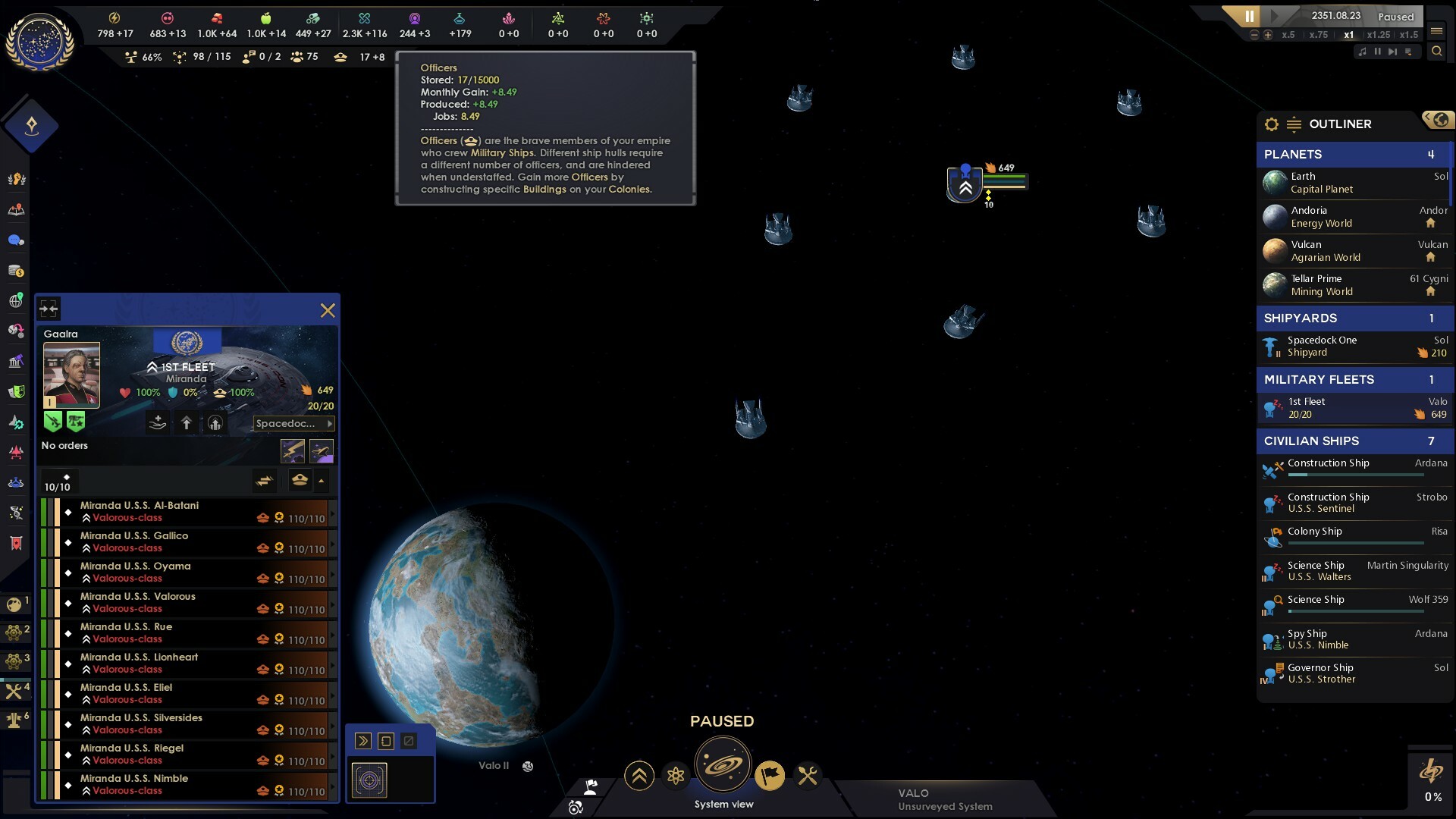Open the market coins icon in left sidebar
The image size is (1456, 819).
[x=17, y=269]
